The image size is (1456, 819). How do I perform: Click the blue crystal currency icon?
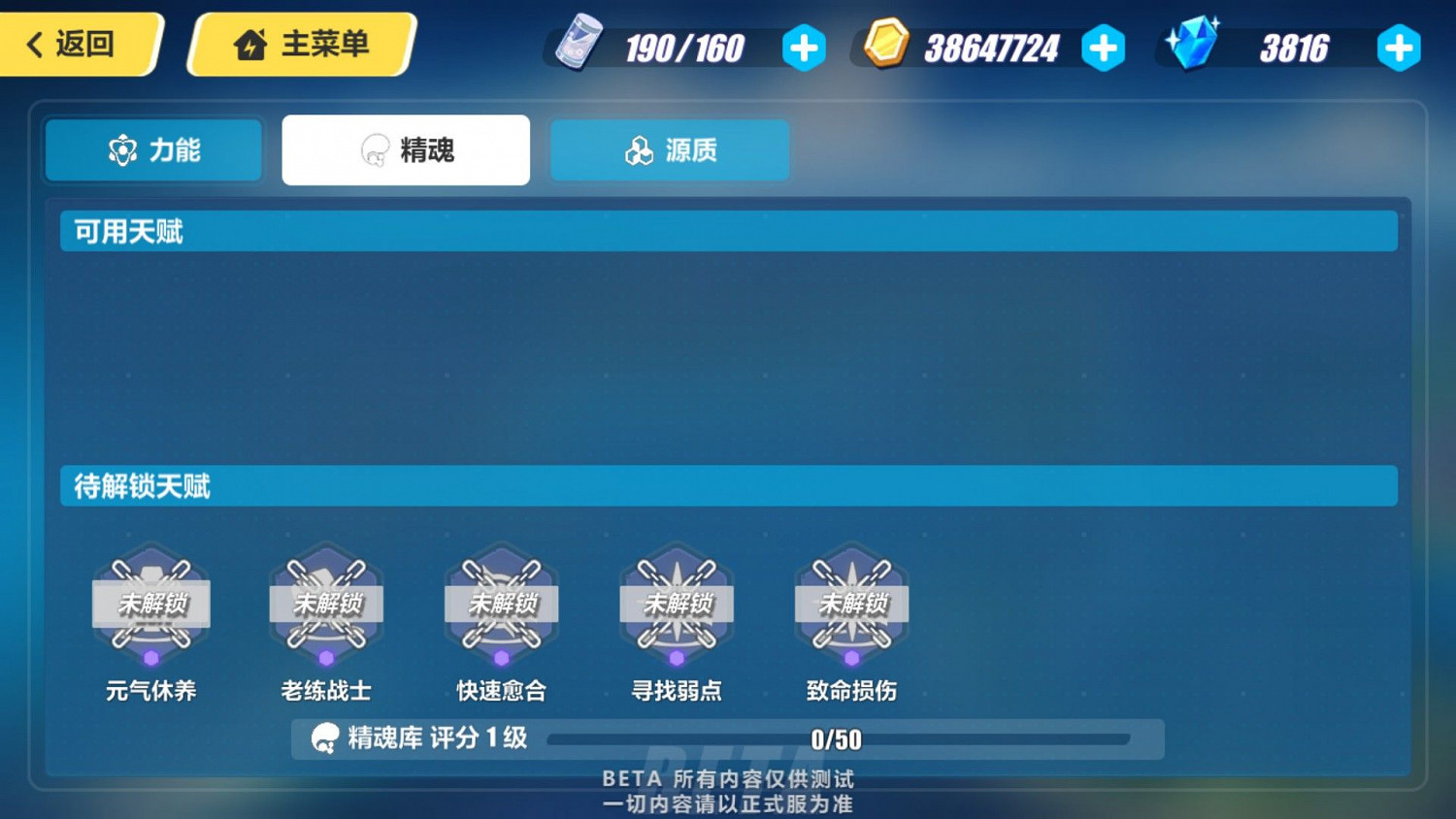pos(1192,44)
